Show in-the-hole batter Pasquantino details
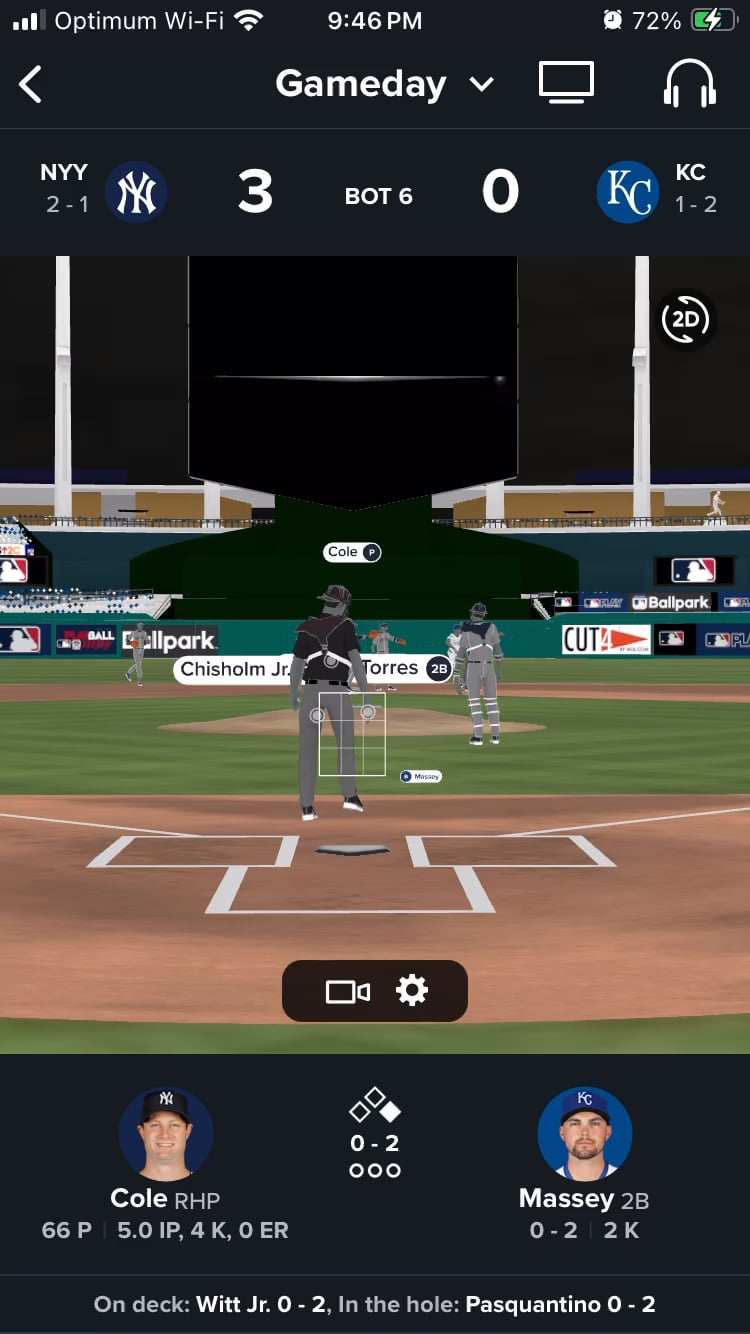Image resolution: width=750 pixels, height=1334 pixels. click(560, 1304)
